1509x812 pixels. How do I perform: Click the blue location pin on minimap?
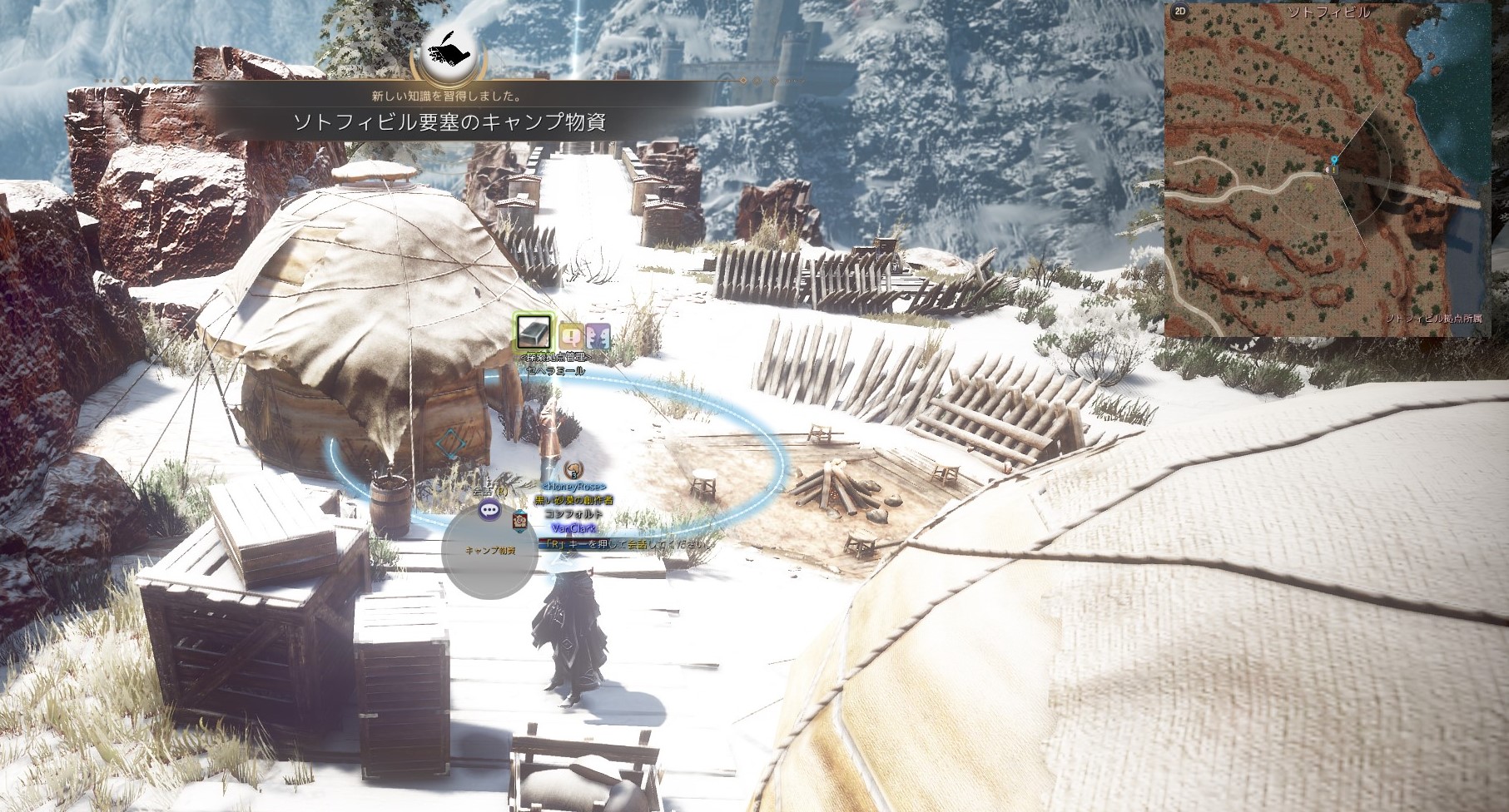[x=1335, y=159]
